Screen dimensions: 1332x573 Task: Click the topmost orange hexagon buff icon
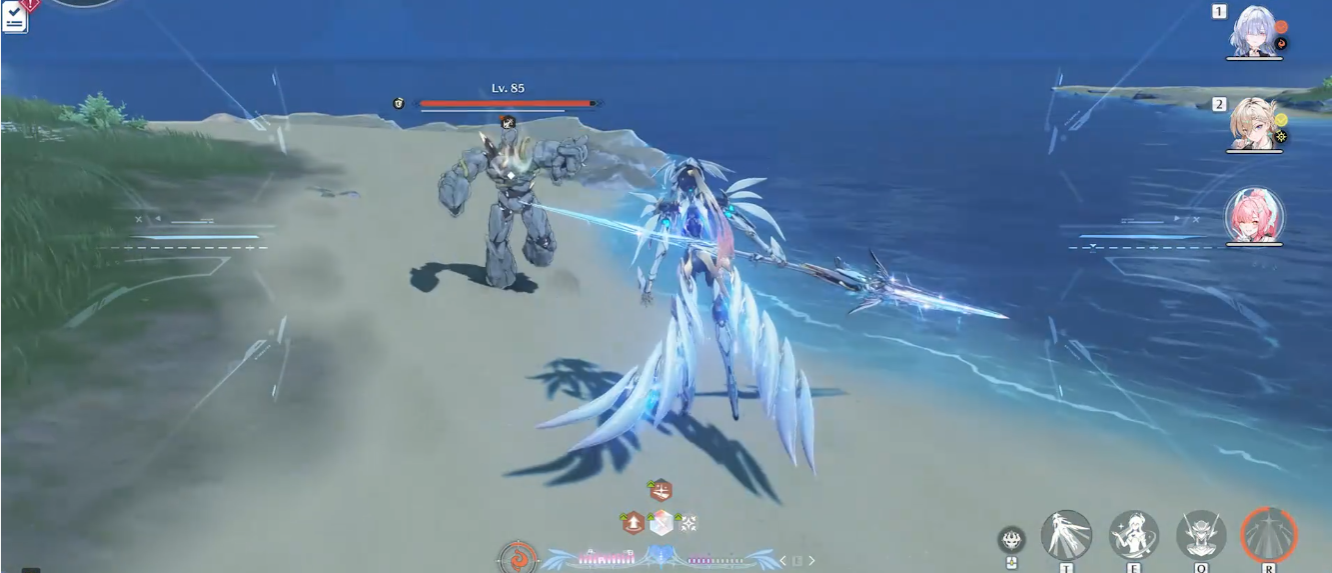[x=660, y=490]
